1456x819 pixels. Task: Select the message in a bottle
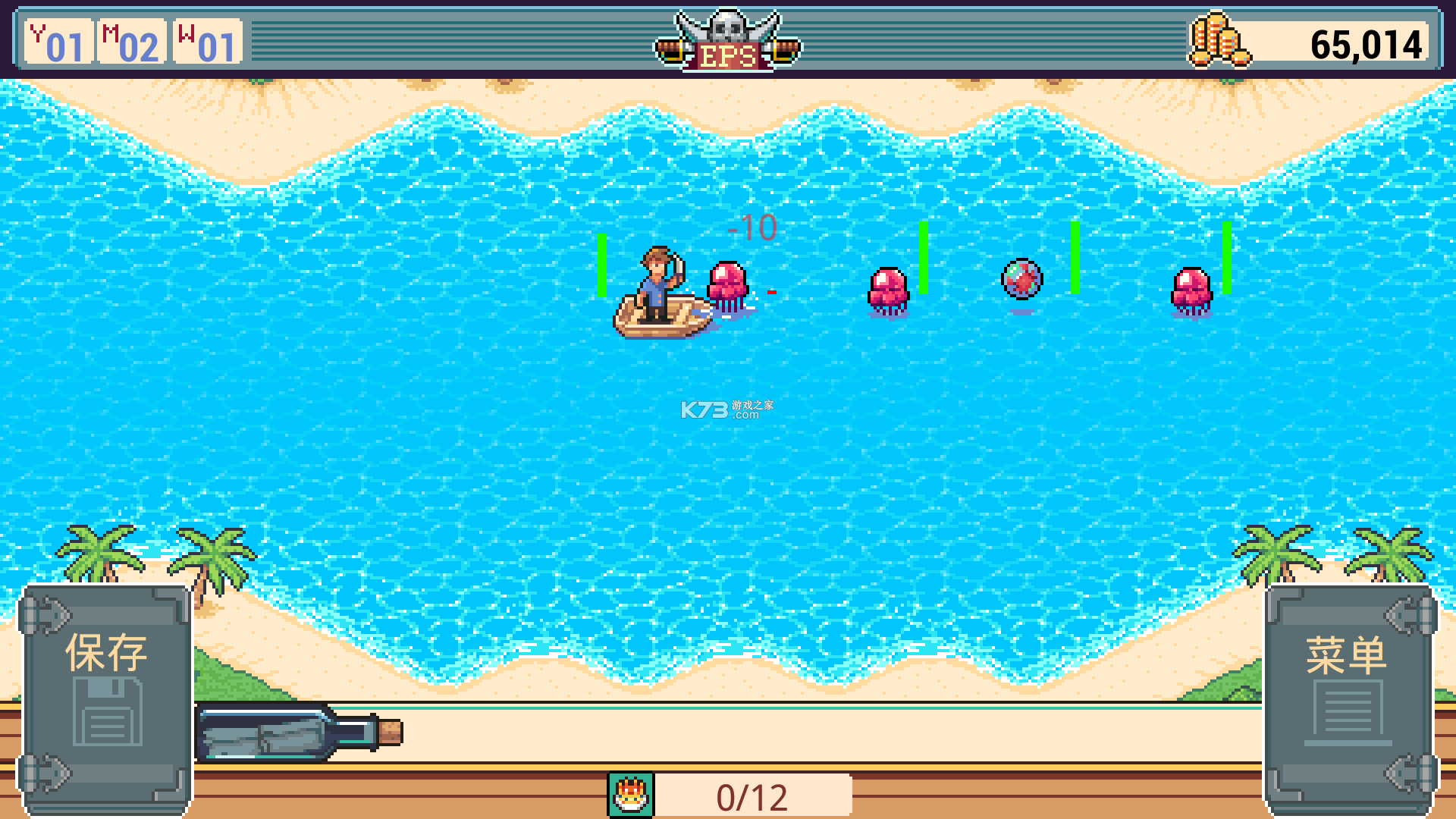coord(299,733)
